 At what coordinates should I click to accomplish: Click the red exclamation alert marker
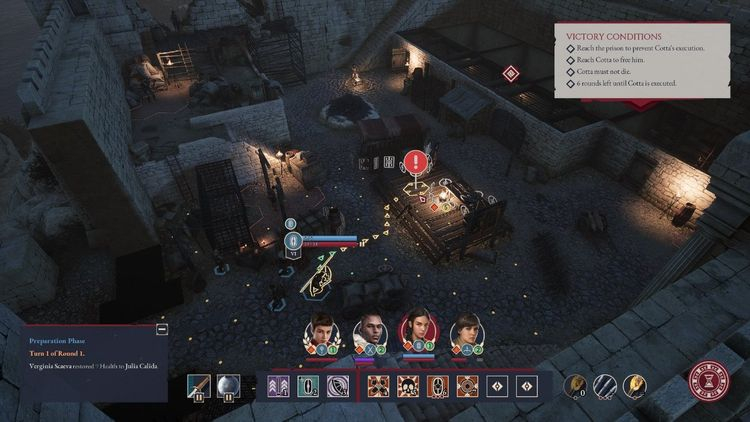tap(415, 161)
